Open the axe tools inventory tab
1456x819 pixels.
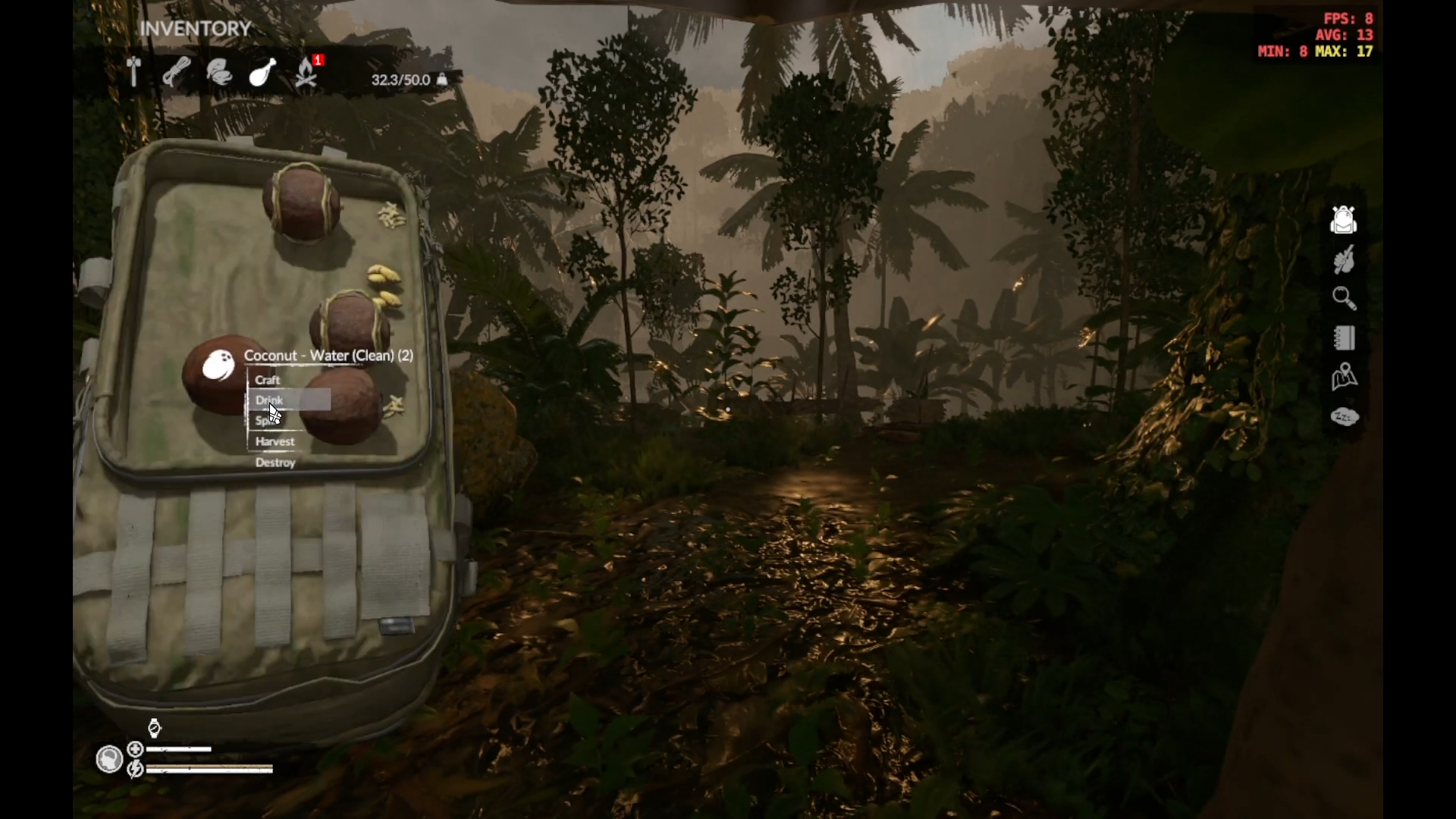pyautogui.click(x=134, y=73)
